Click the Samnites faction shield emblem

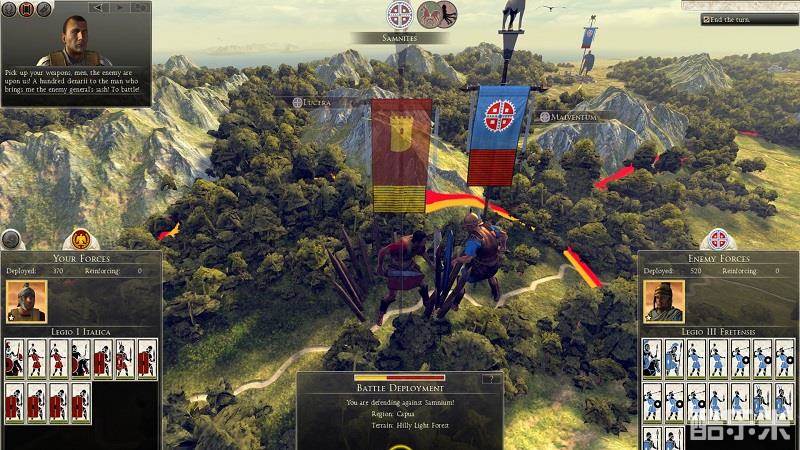click(x=399, y=14)
